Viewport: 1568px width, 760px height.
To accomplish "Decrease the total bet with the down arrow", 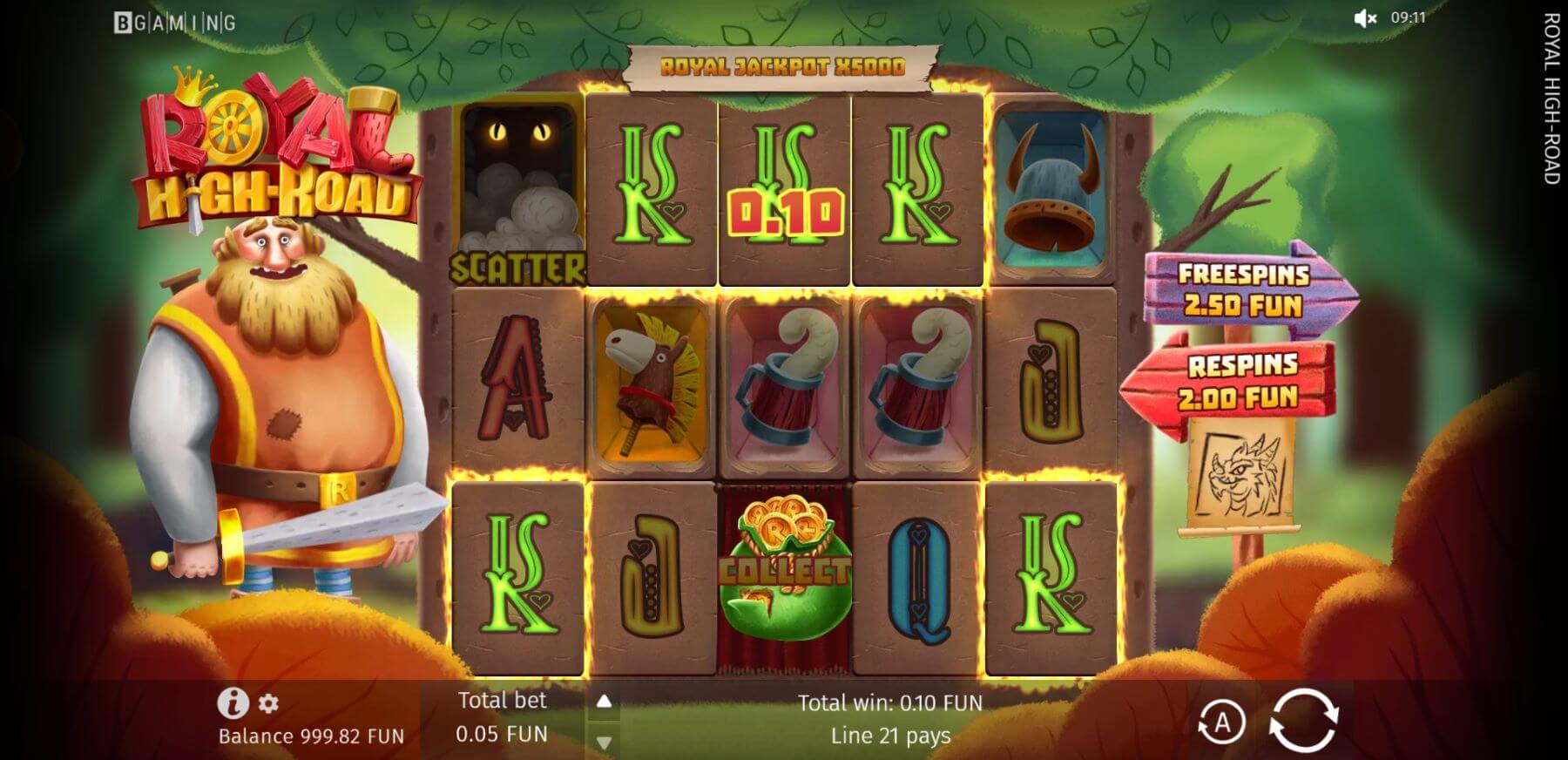I will (x=604, y=743).
